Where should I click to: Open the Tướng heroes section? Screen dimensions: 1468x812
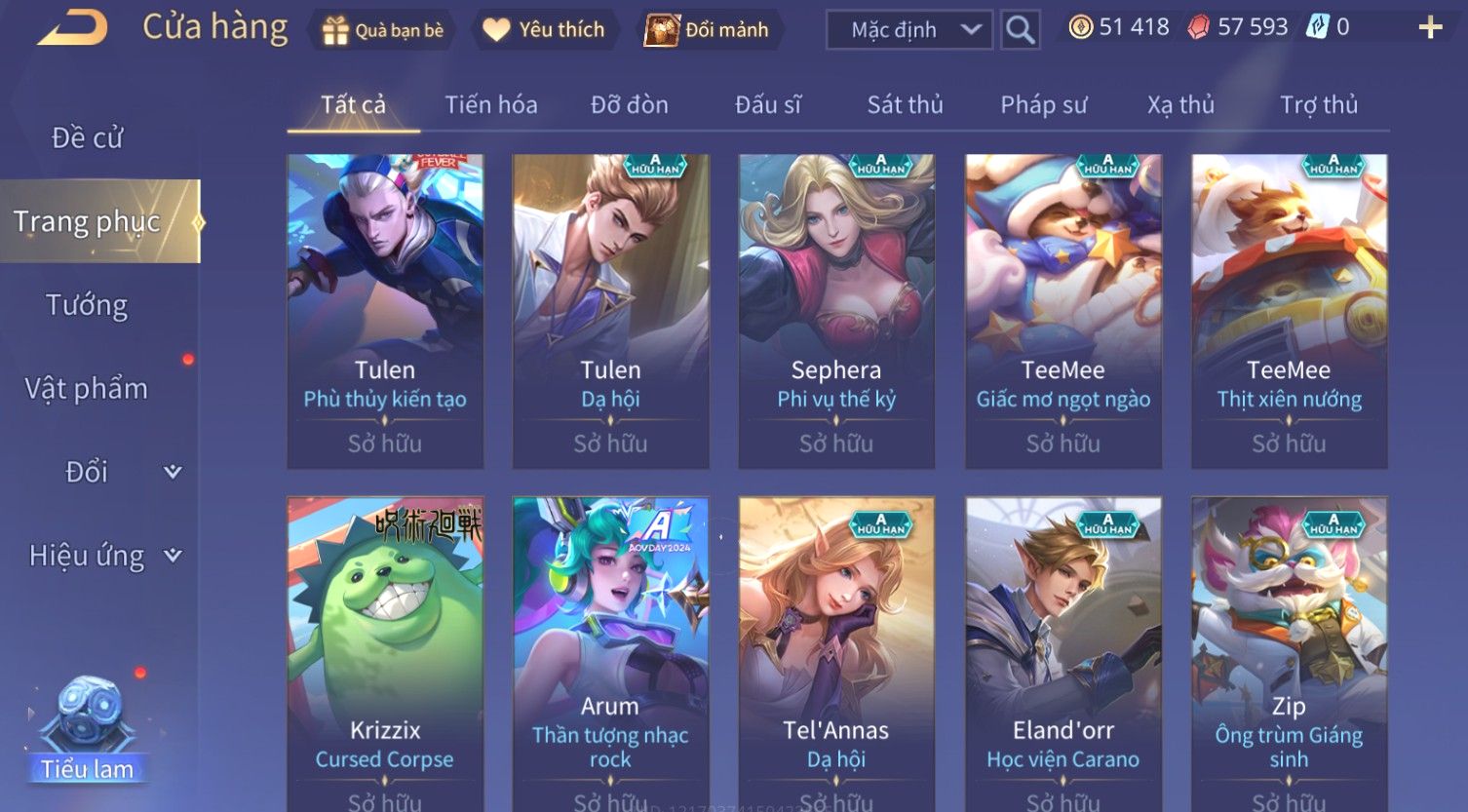88,305
